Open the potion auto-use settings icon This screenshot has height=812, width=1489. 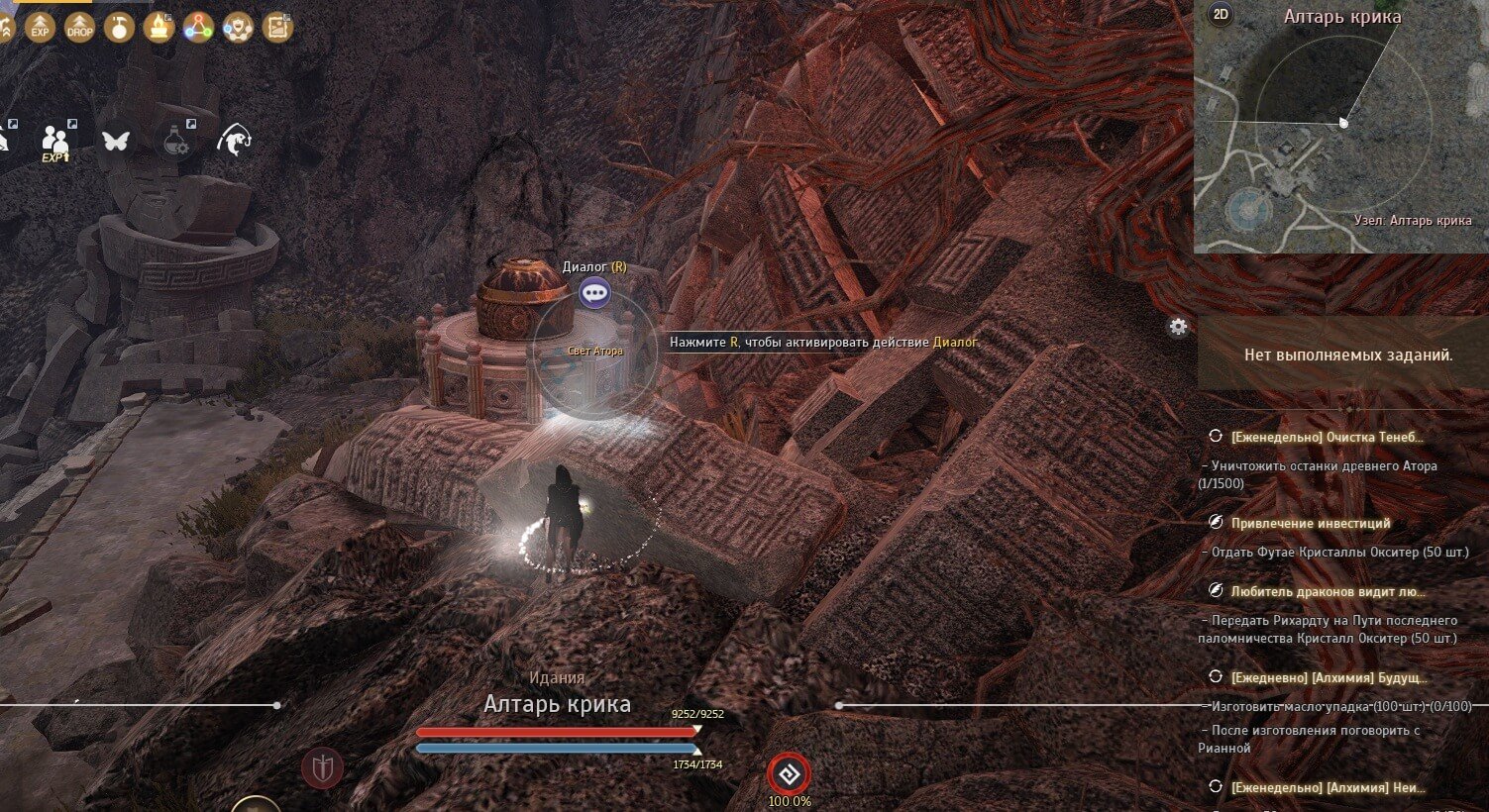click(x=175, y=141)
